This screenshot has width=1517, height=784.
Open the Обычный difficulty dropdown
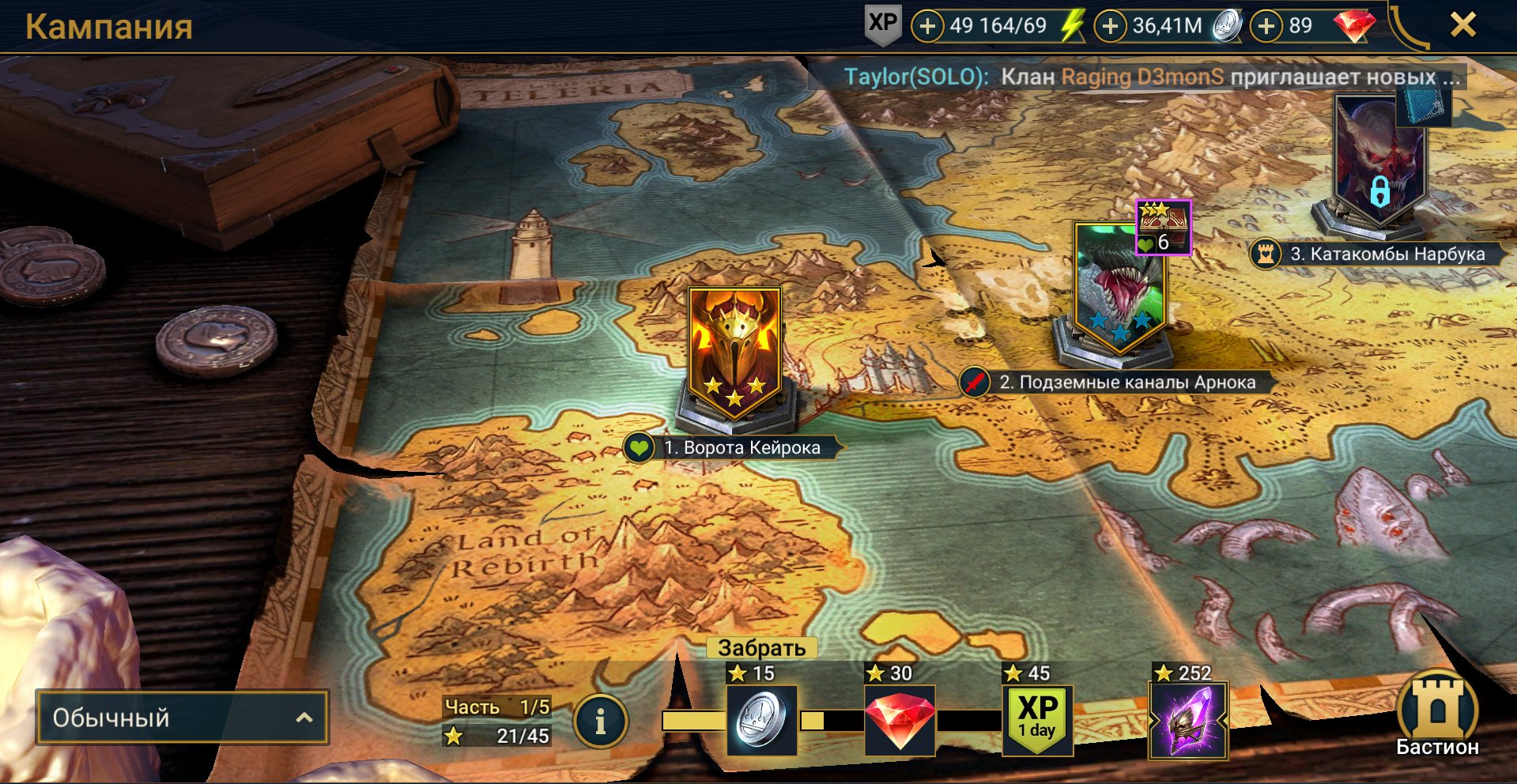pos(182,718)
